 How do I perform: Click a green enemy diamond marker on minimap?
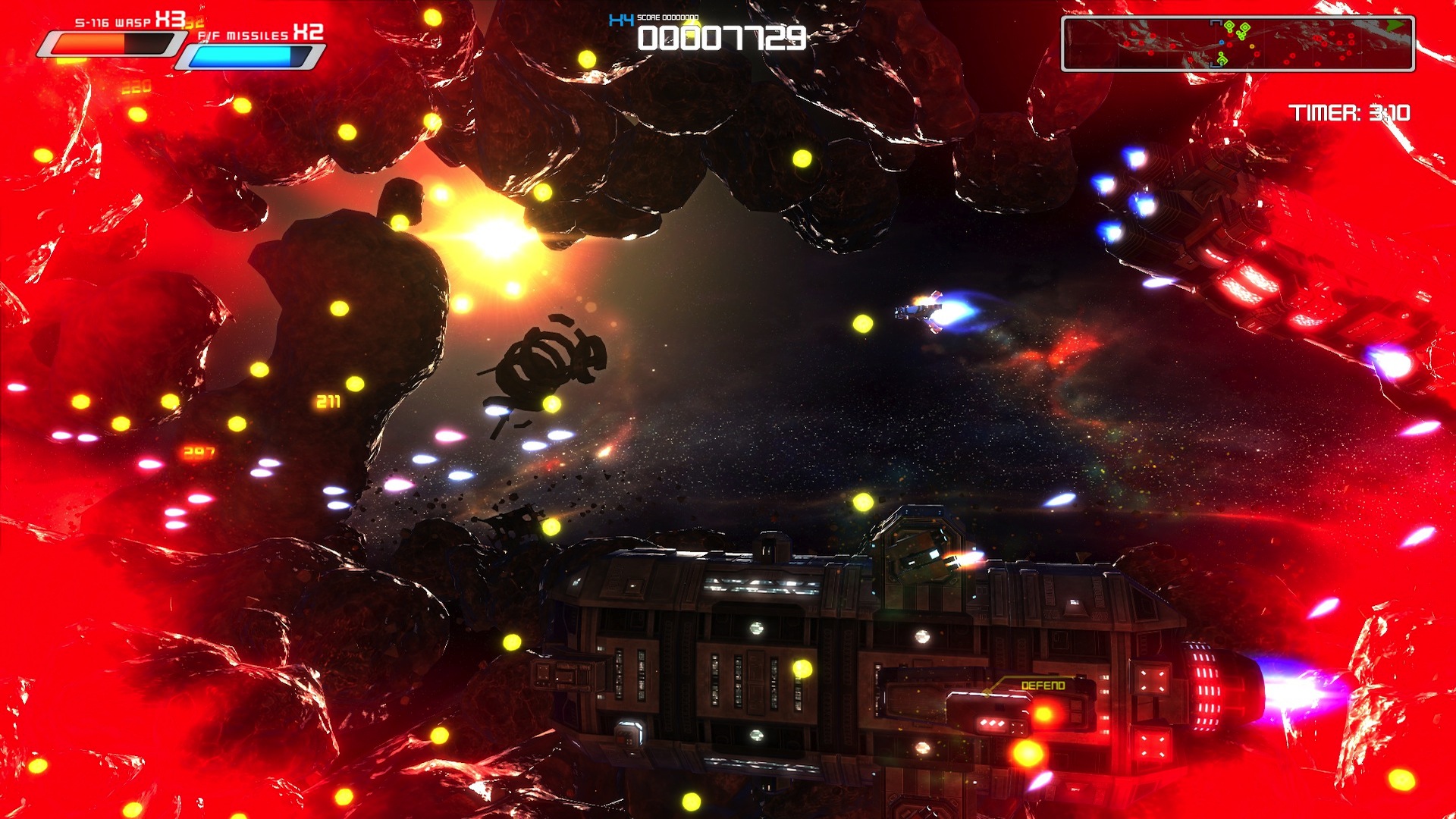(x=1229, y=26)
